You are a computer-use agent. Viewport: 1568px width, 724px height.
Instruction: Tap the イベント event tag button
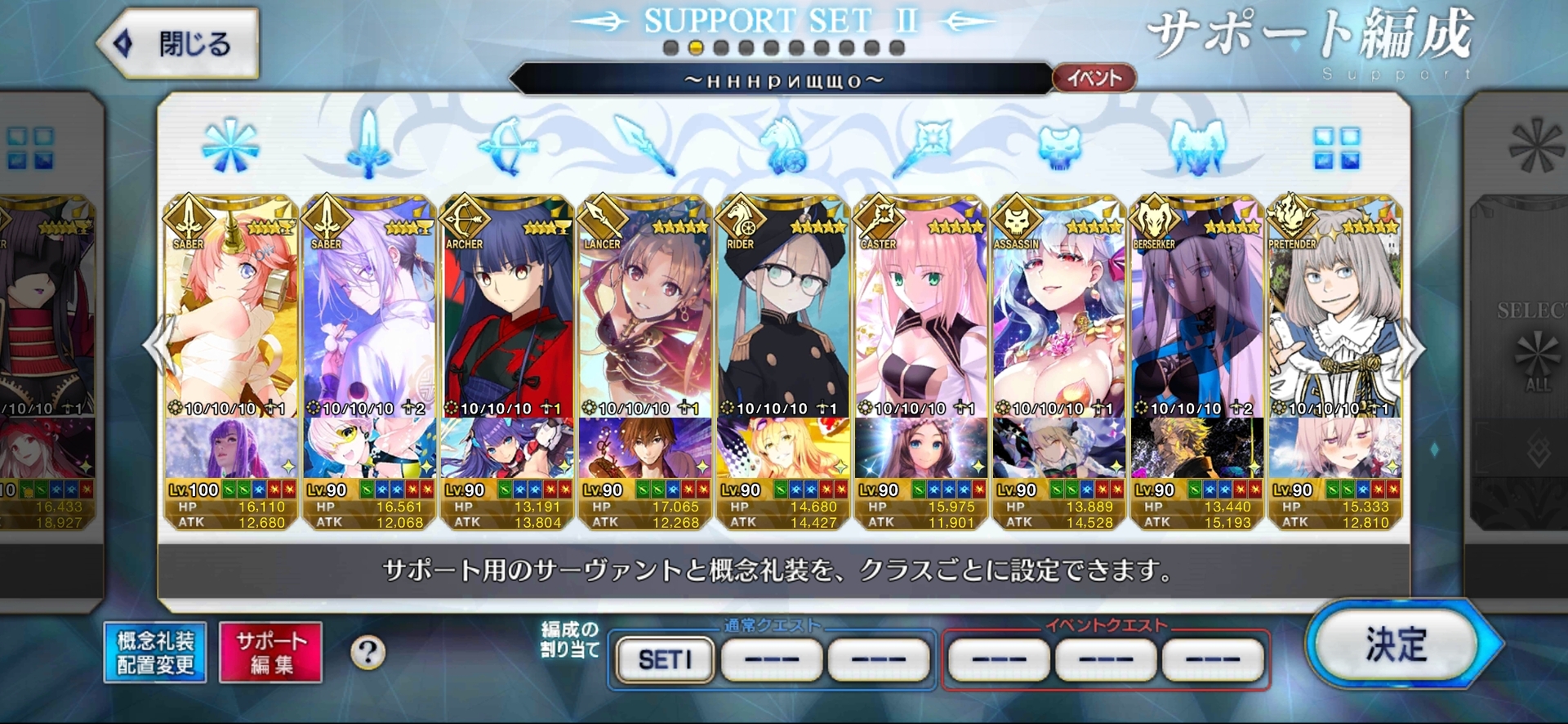1094,78
